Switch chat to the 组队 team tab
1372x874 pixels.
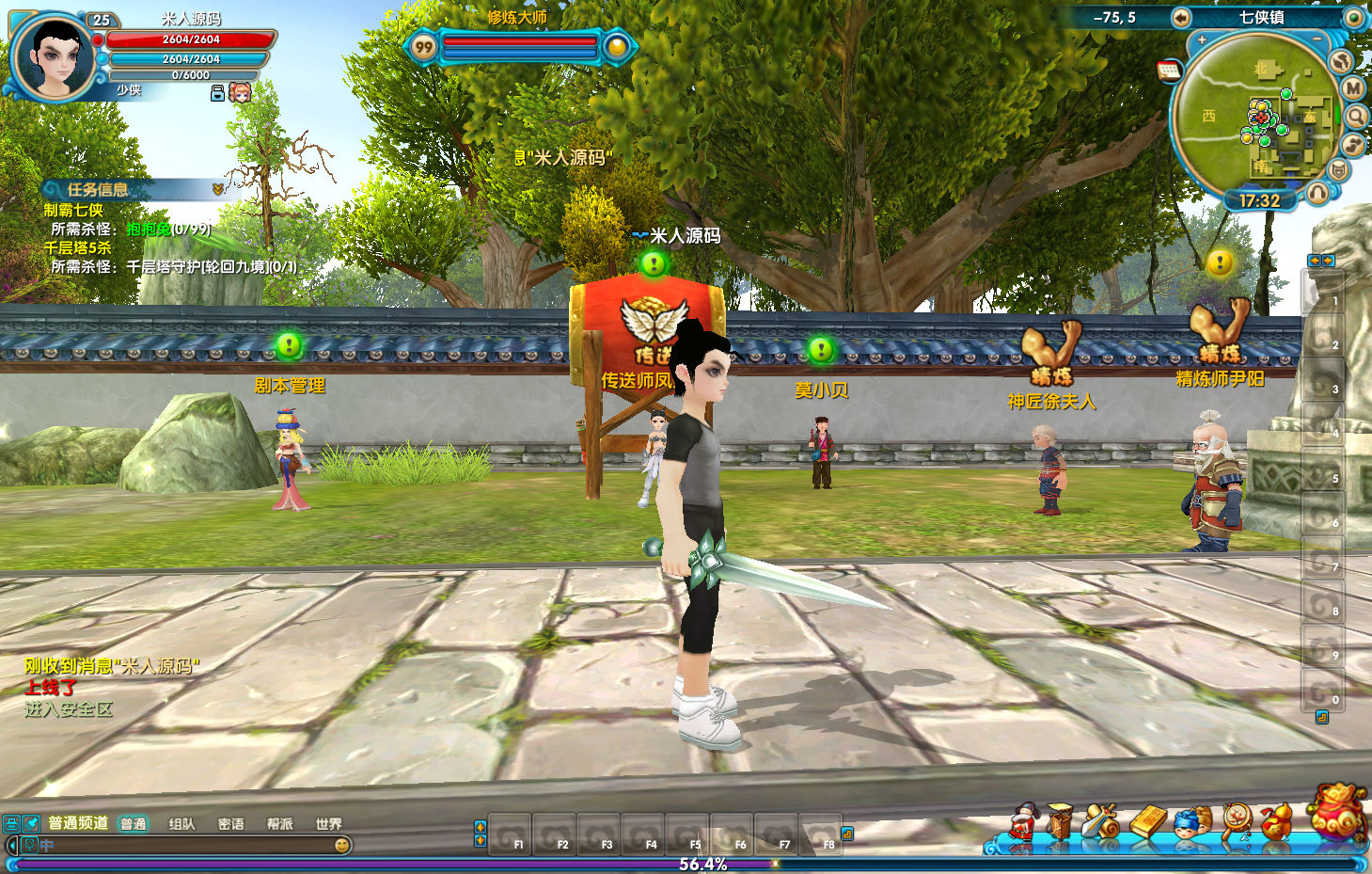(x=181, y=824)
